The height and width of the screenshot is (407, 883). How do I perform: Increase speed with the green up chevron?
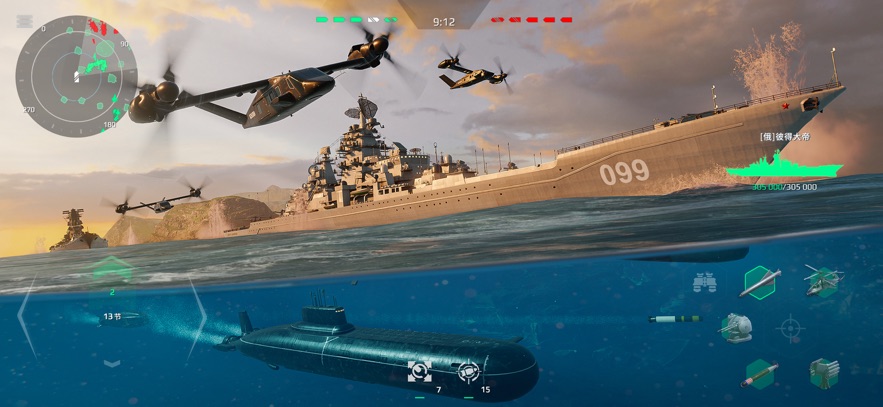point(112,269)
